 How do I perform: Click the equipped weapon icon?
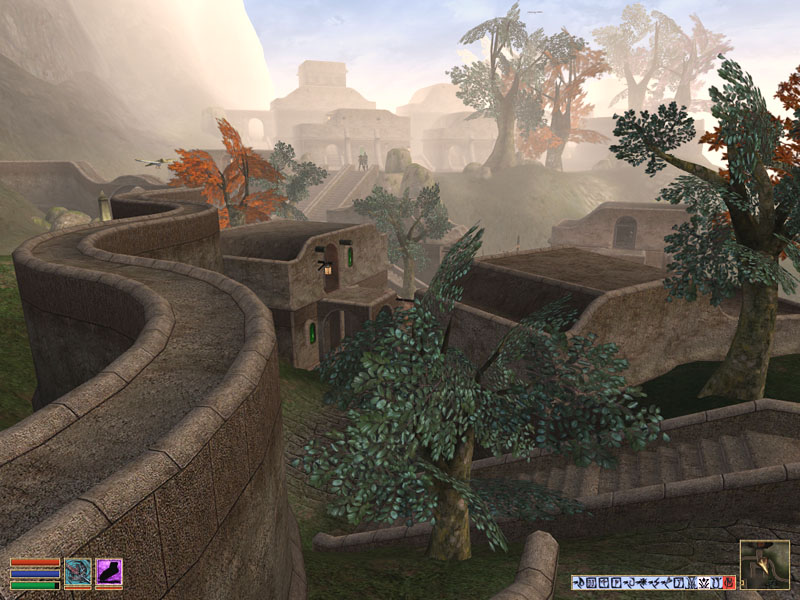(78, 573)
